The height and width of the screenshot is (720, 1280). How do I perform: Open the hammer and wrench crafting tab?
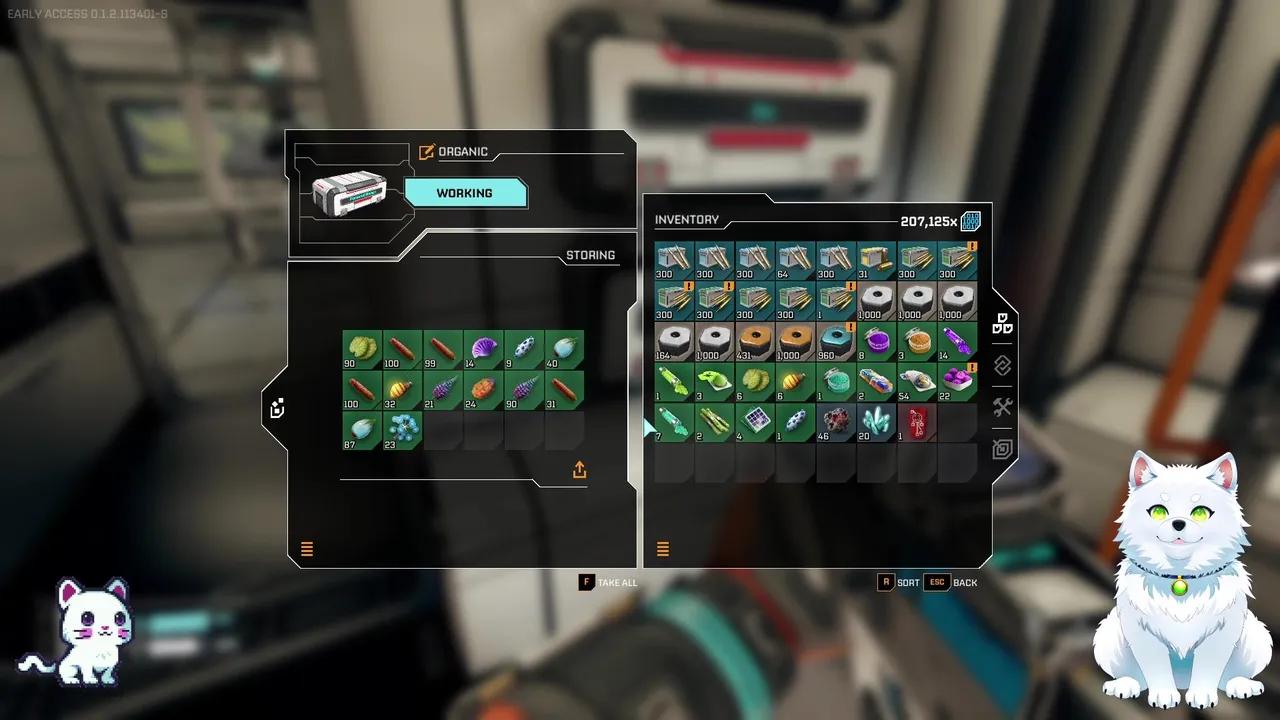tap(1003, 407)
